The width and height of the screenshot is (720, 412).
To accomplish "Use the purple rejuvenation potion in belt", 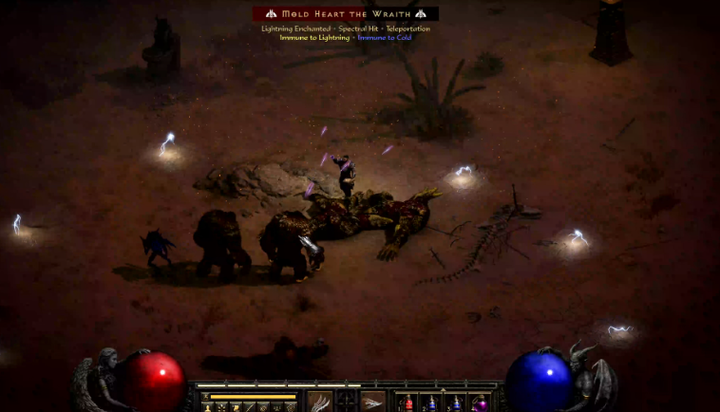I will tap(480, 403).
